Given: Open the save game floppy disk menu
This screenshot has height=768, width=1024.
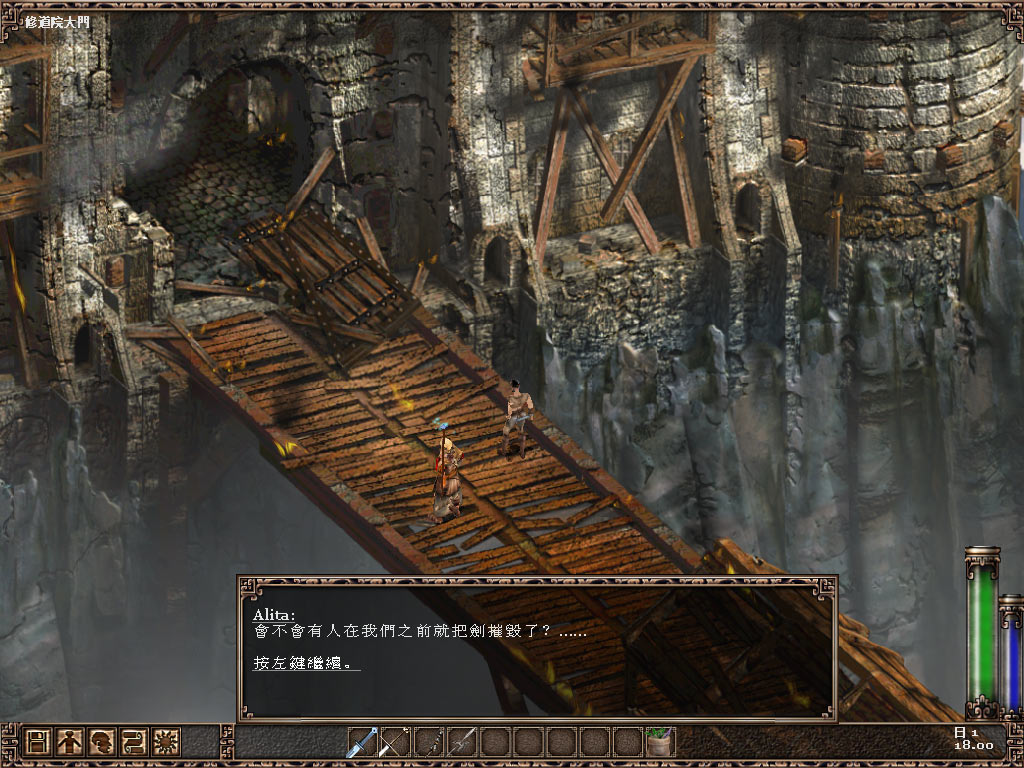Looking at the screenshot, I should click(x=39, y=742).
